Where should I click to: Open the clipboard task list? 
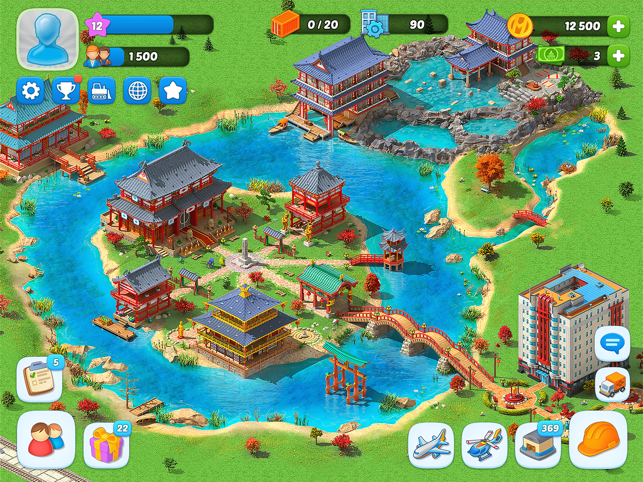(38, 380)
